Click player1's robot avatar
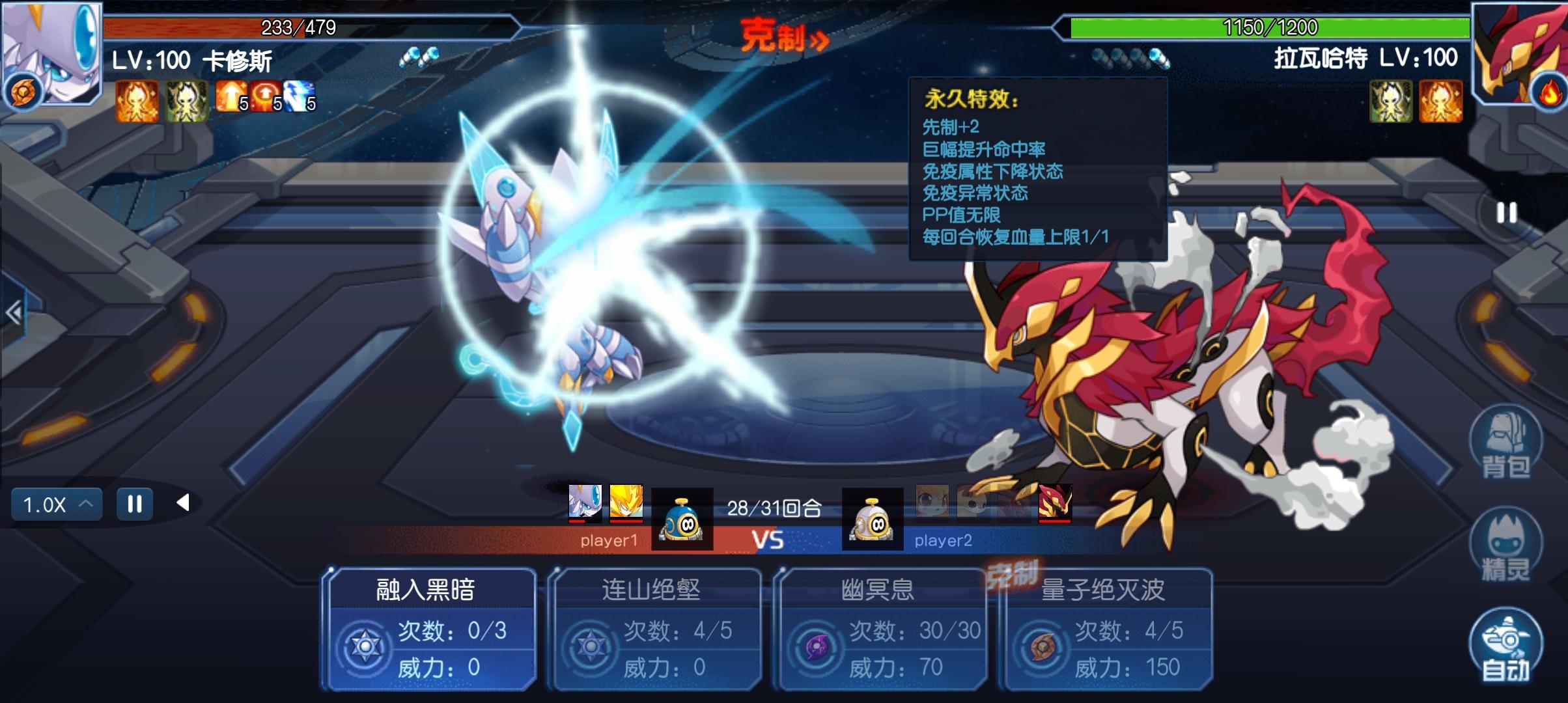Screen dimensions: 1568x703 click(x=682, y=519)
